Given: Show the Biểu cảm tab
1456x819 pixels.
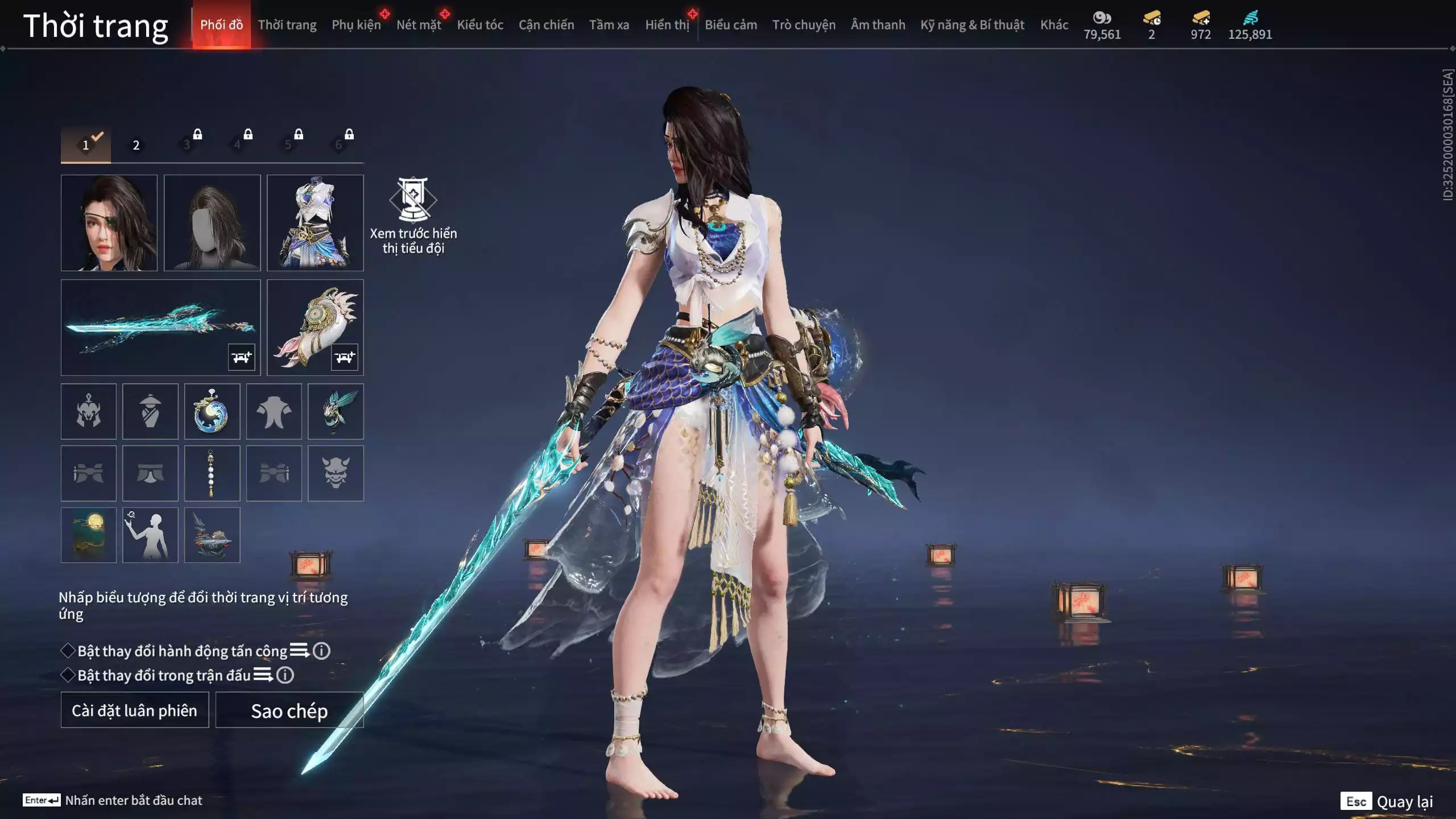Looking at the screenshot, I should point(731,25).
